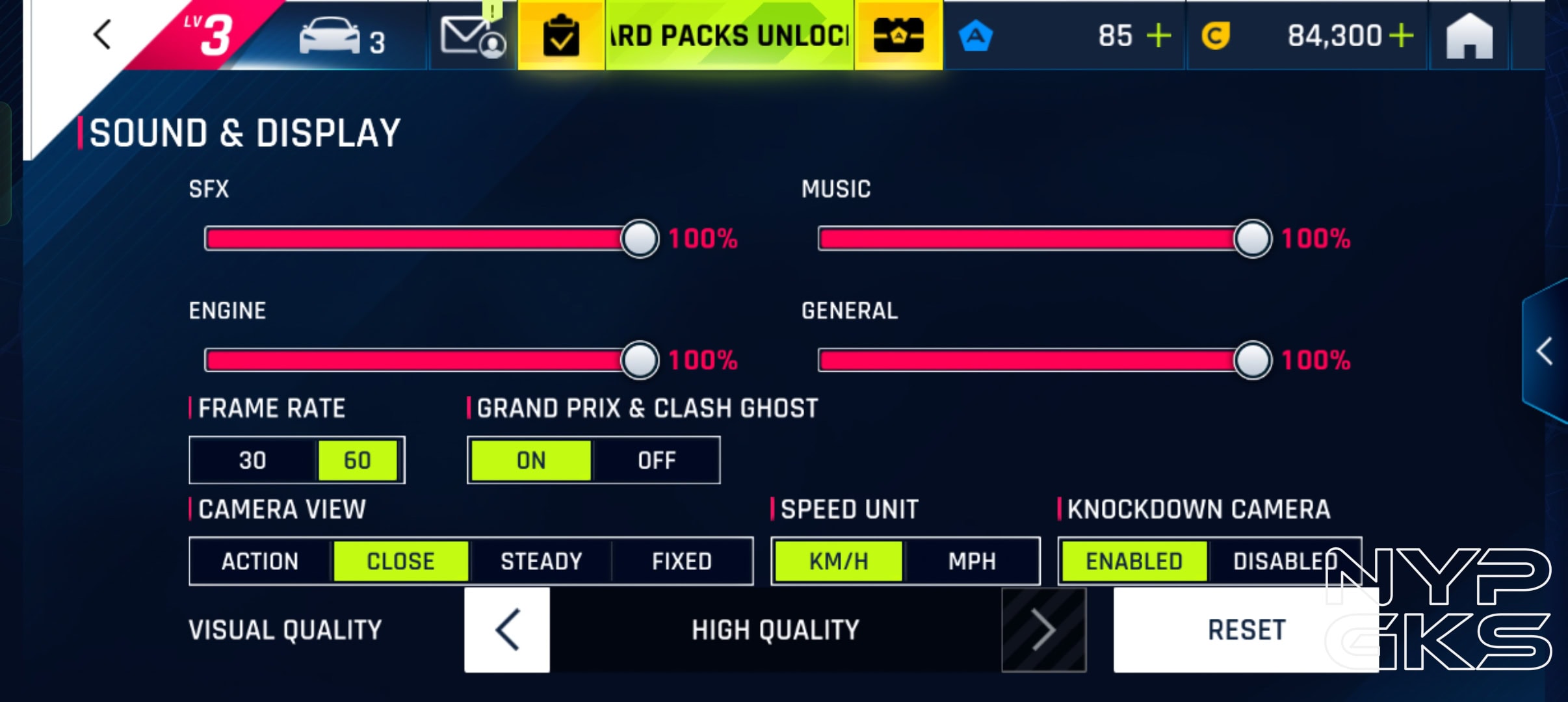
Task: Return to the home screen
Action: [x=1469, y=37]
